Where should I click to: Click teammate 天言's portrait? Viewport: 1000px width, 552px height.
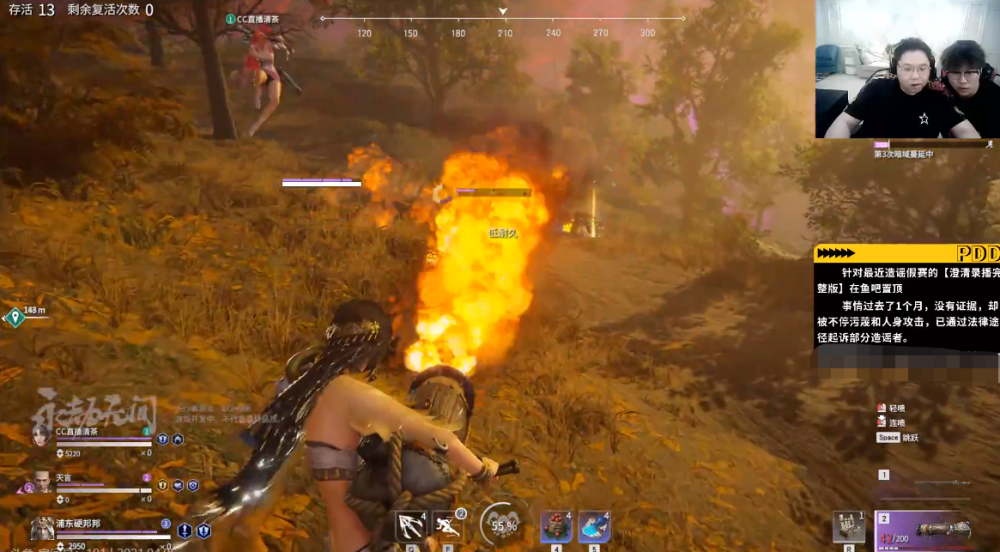(x=42, y=482)
